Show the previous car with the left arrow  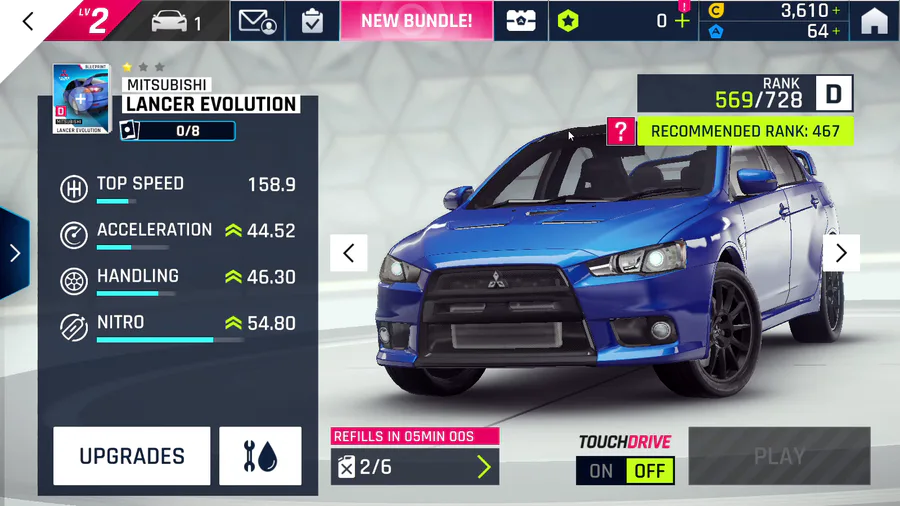point(349,253)
